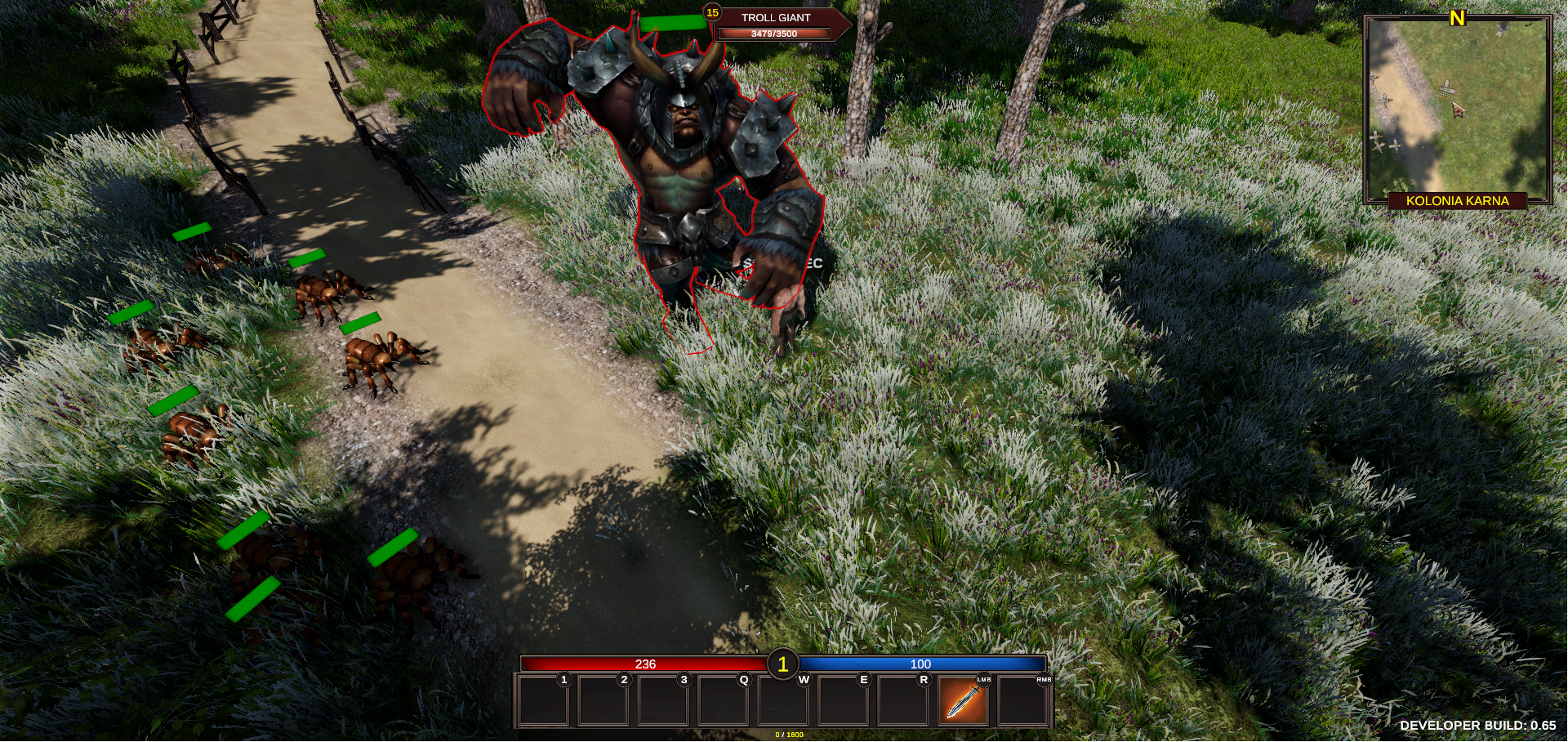Select the sword attack skill slot
The width and height of the screenshot is (1568, 742).
tap(963, 701)
